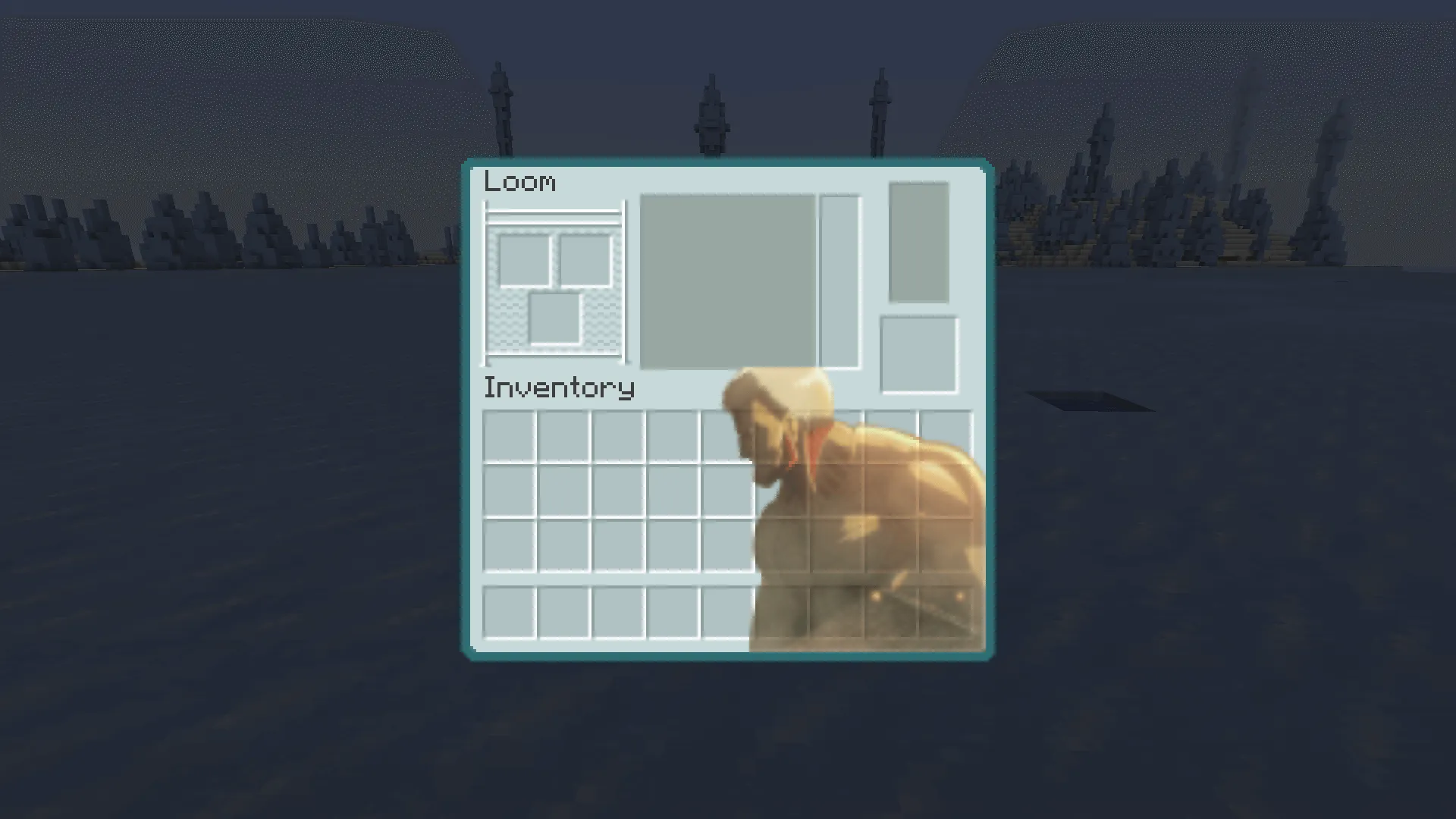Click the center slot of the middle inventory row

[728, 491]
